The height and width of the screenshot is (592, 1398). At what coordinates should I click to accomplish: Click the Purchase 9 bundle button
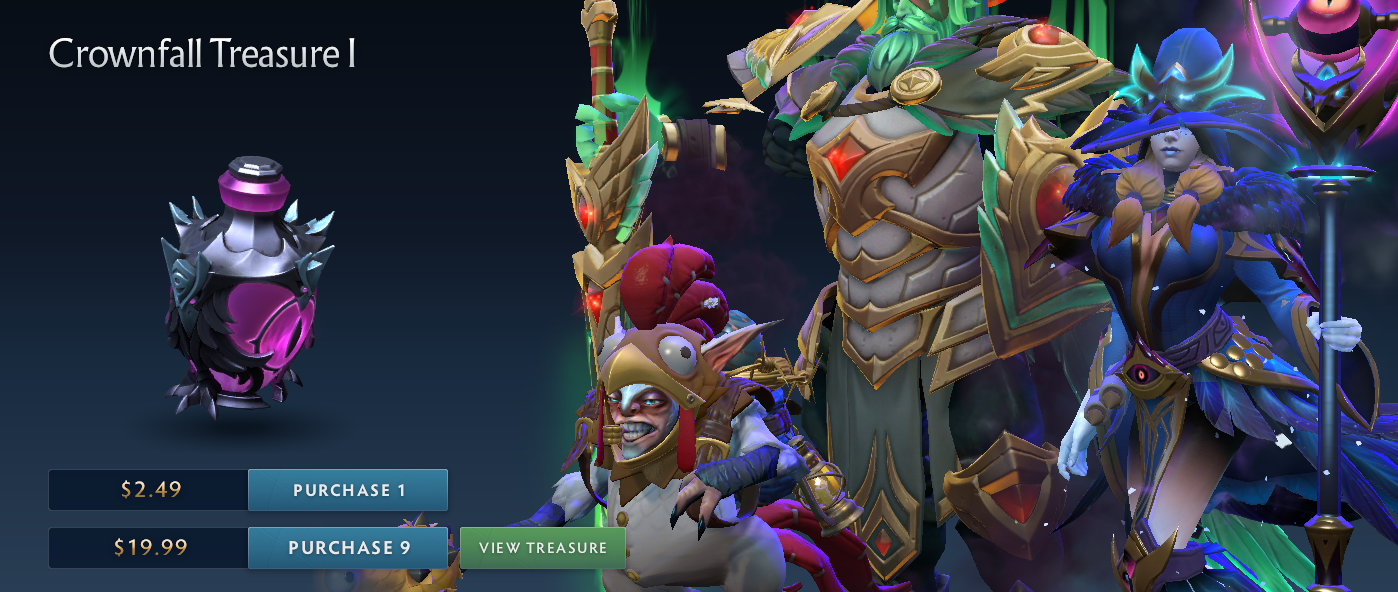pyautogui.click(x=348, y=548)
